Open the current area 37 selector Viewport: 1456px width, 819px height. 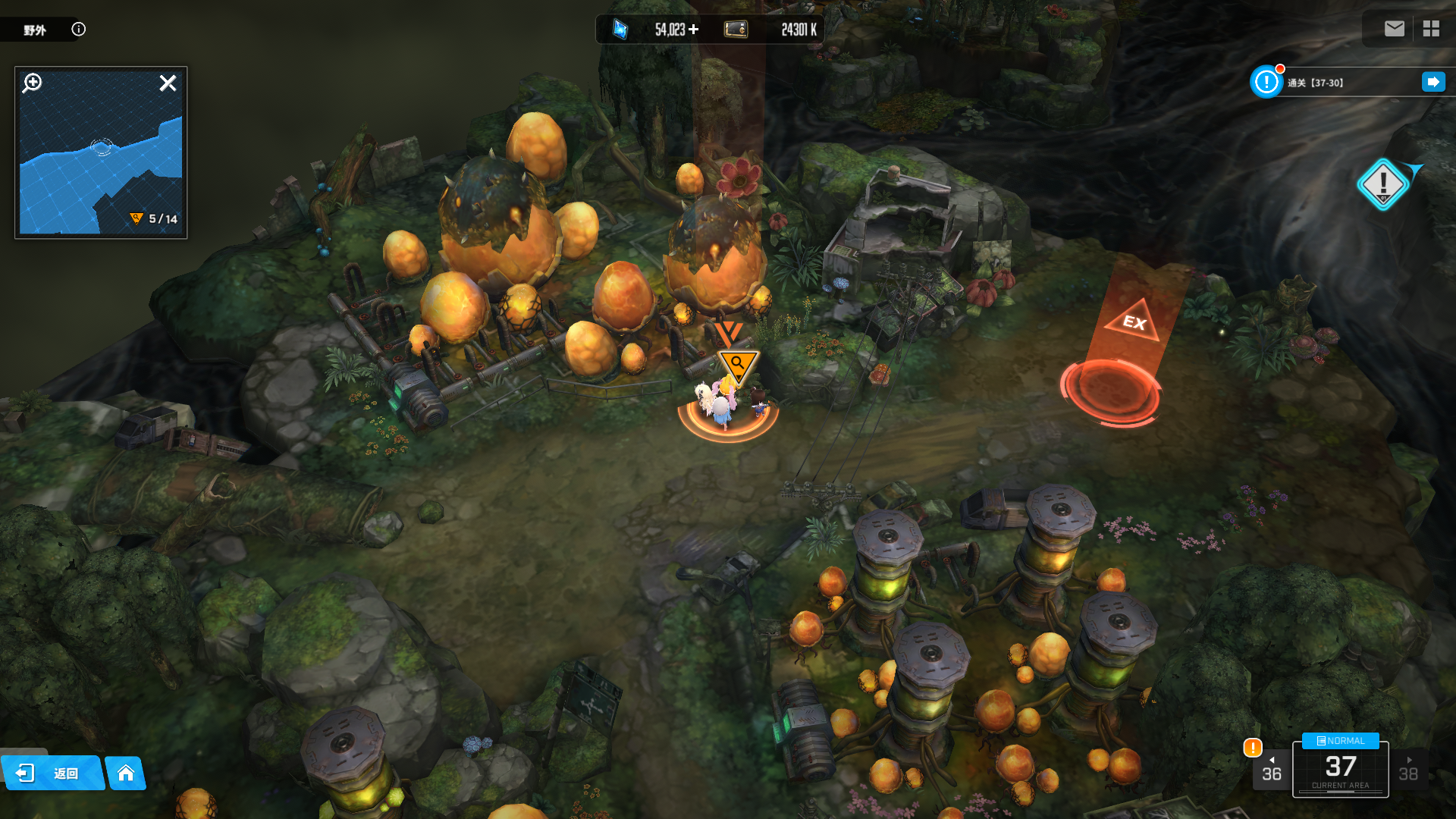[1340, 770]
